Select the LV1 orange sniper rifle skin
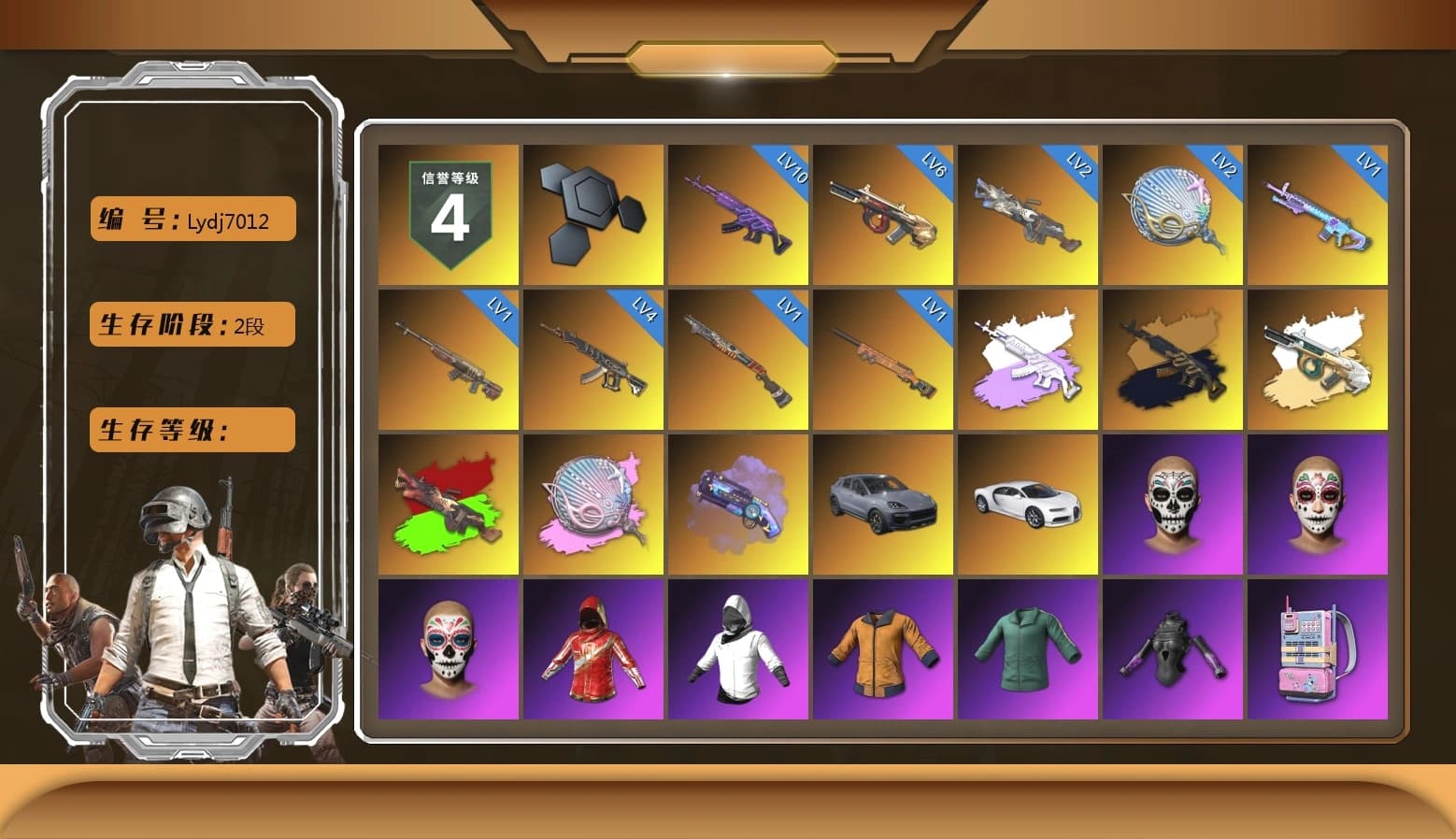 (883, 360)
